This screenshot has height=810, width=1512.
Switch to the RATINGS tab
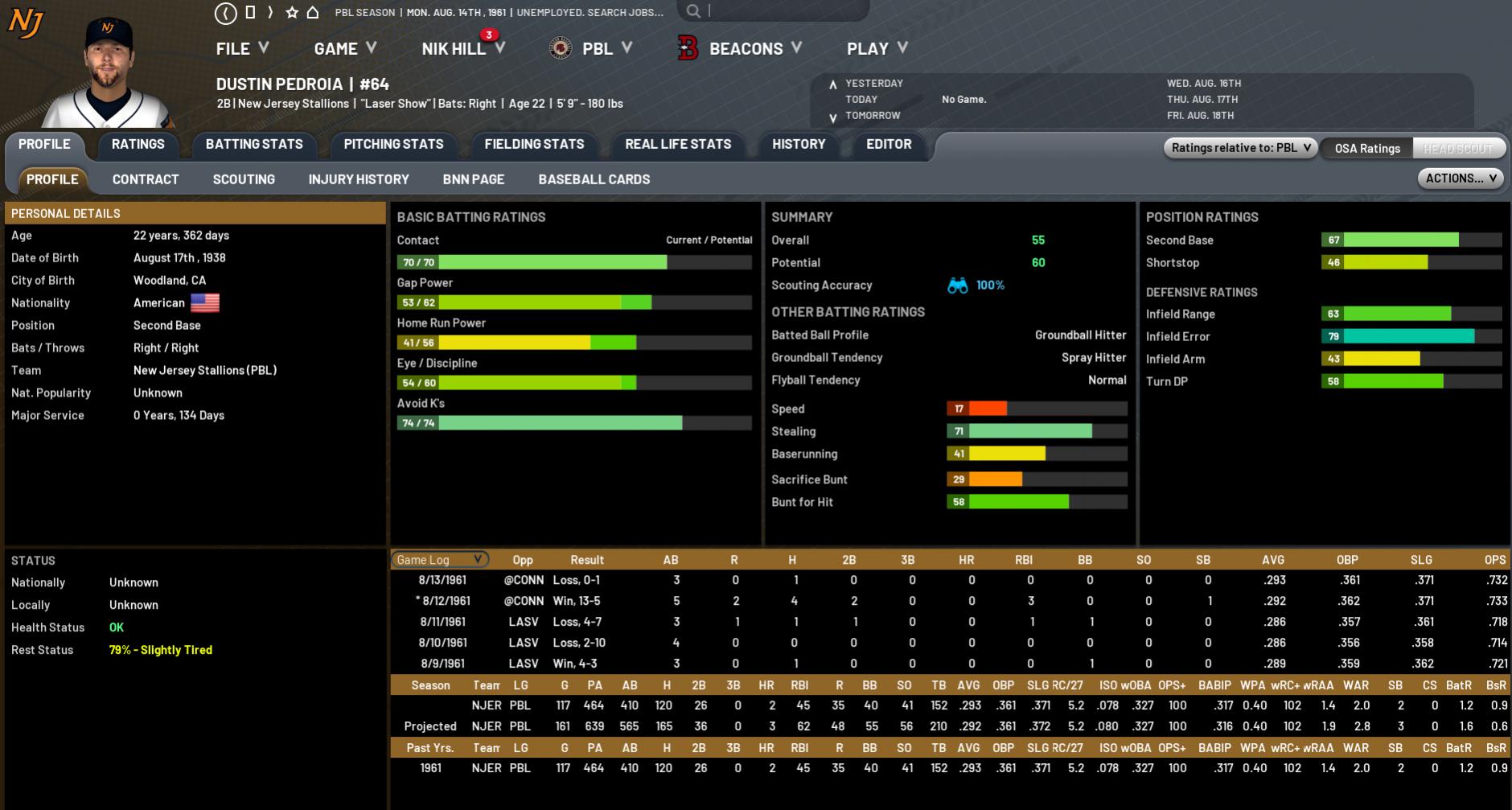(x=138, y=144)
